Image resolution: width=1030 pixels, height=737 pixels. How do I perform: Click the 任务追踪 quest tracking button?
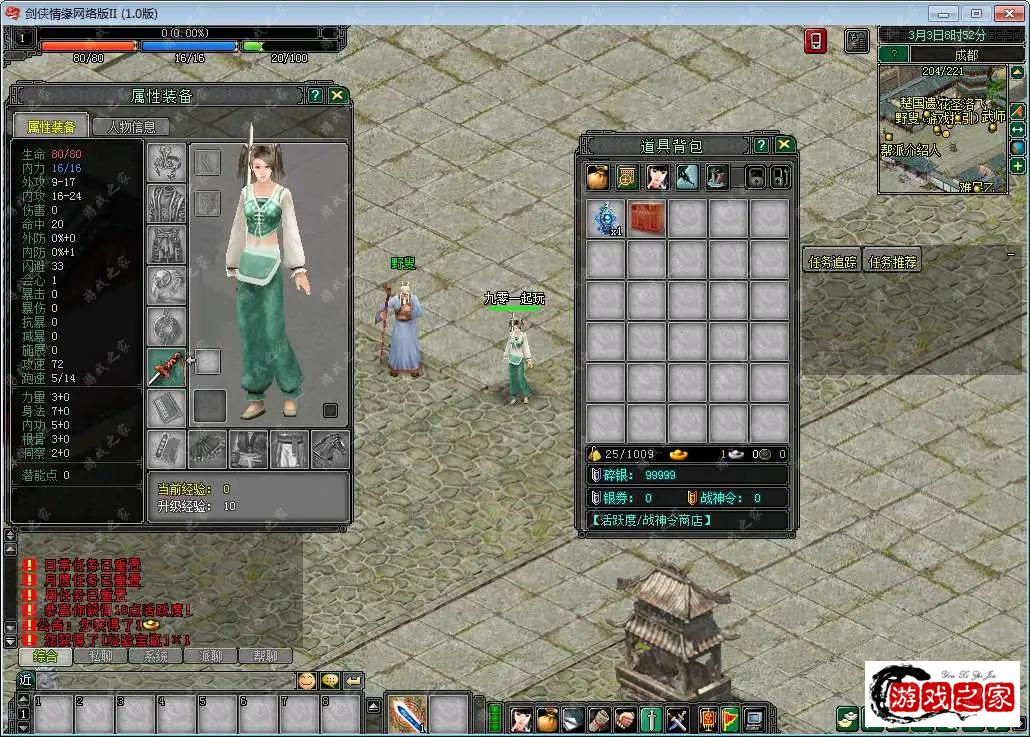(x=832, y=262)
